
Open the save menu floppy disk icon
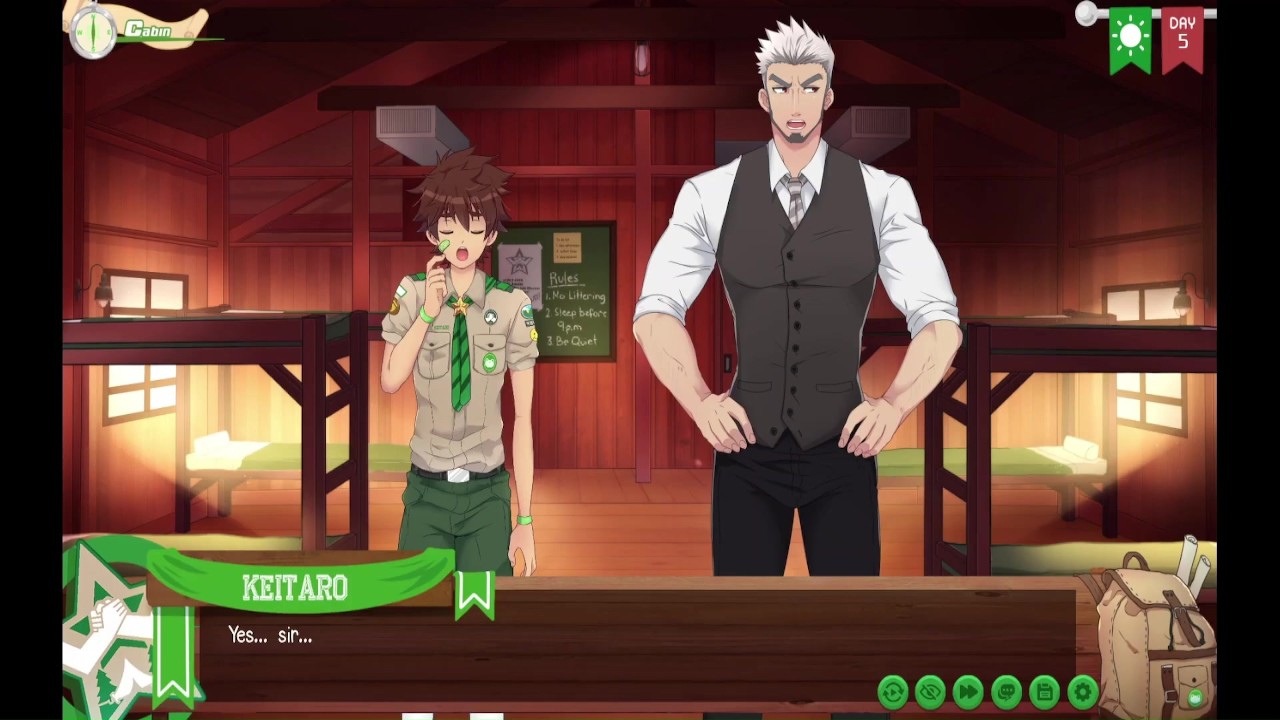point(1044,691)
